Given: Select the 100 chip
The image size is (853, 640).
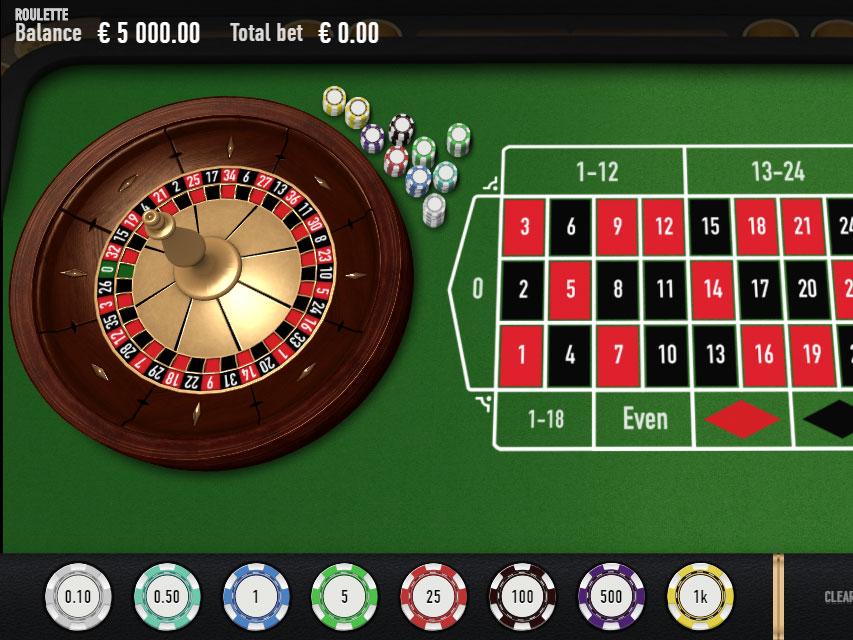Looking at the screenshot, I should 522,597.
